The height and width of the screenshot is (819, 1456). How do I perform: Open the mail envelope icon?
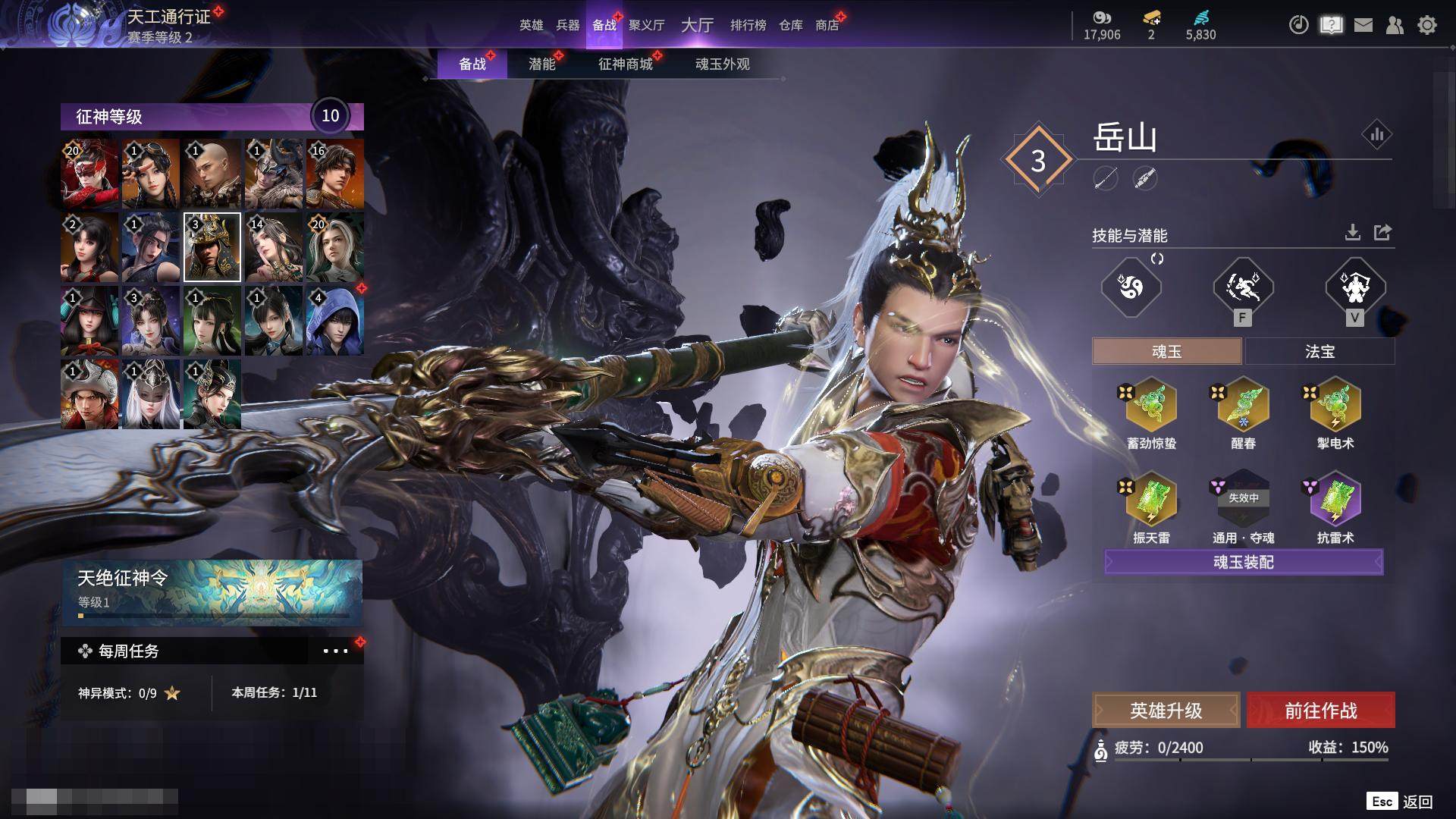(x=1363, y=25)
